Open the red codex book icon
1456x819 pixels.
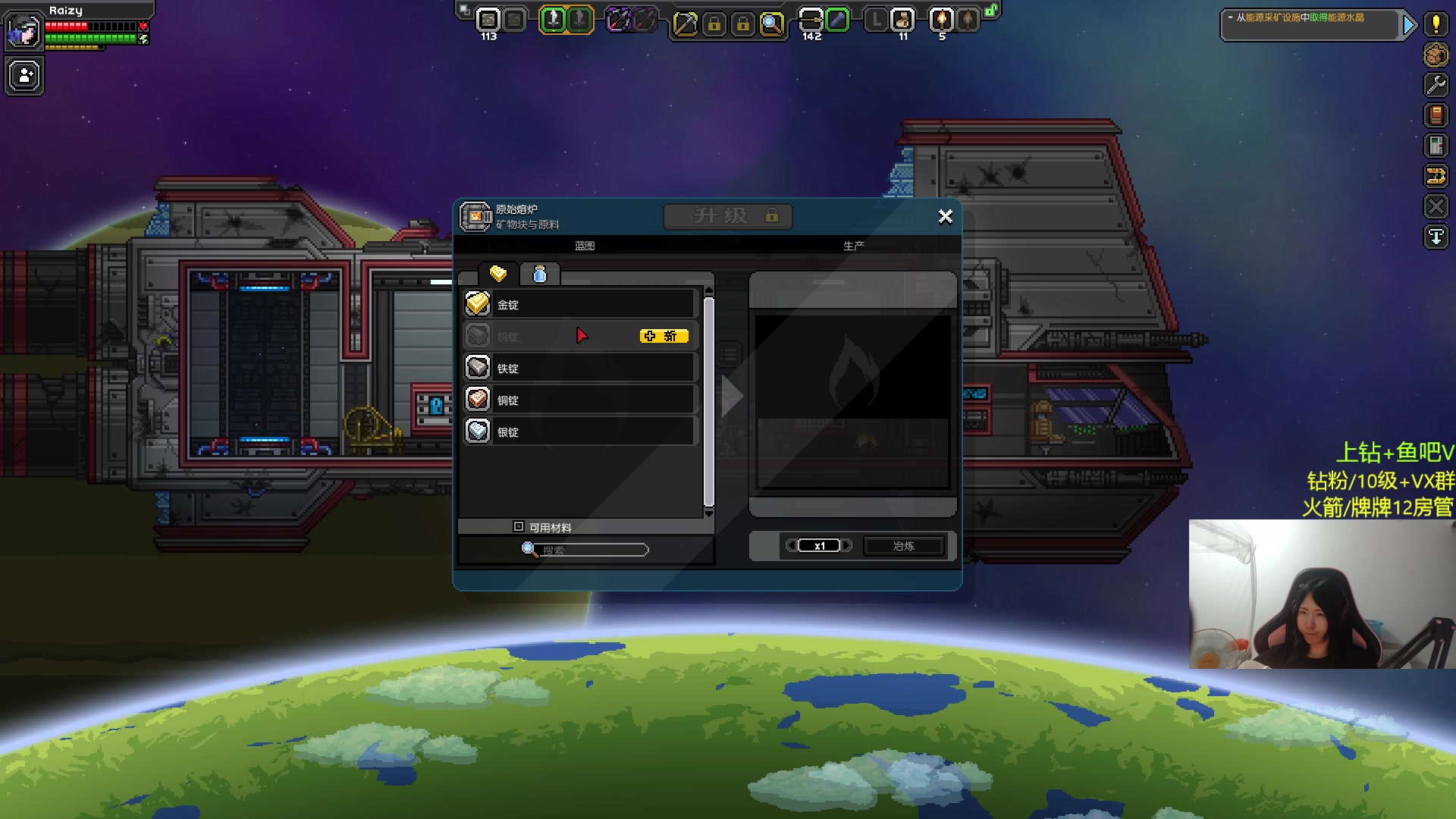pyautogui.click(x=1436, y=115)
